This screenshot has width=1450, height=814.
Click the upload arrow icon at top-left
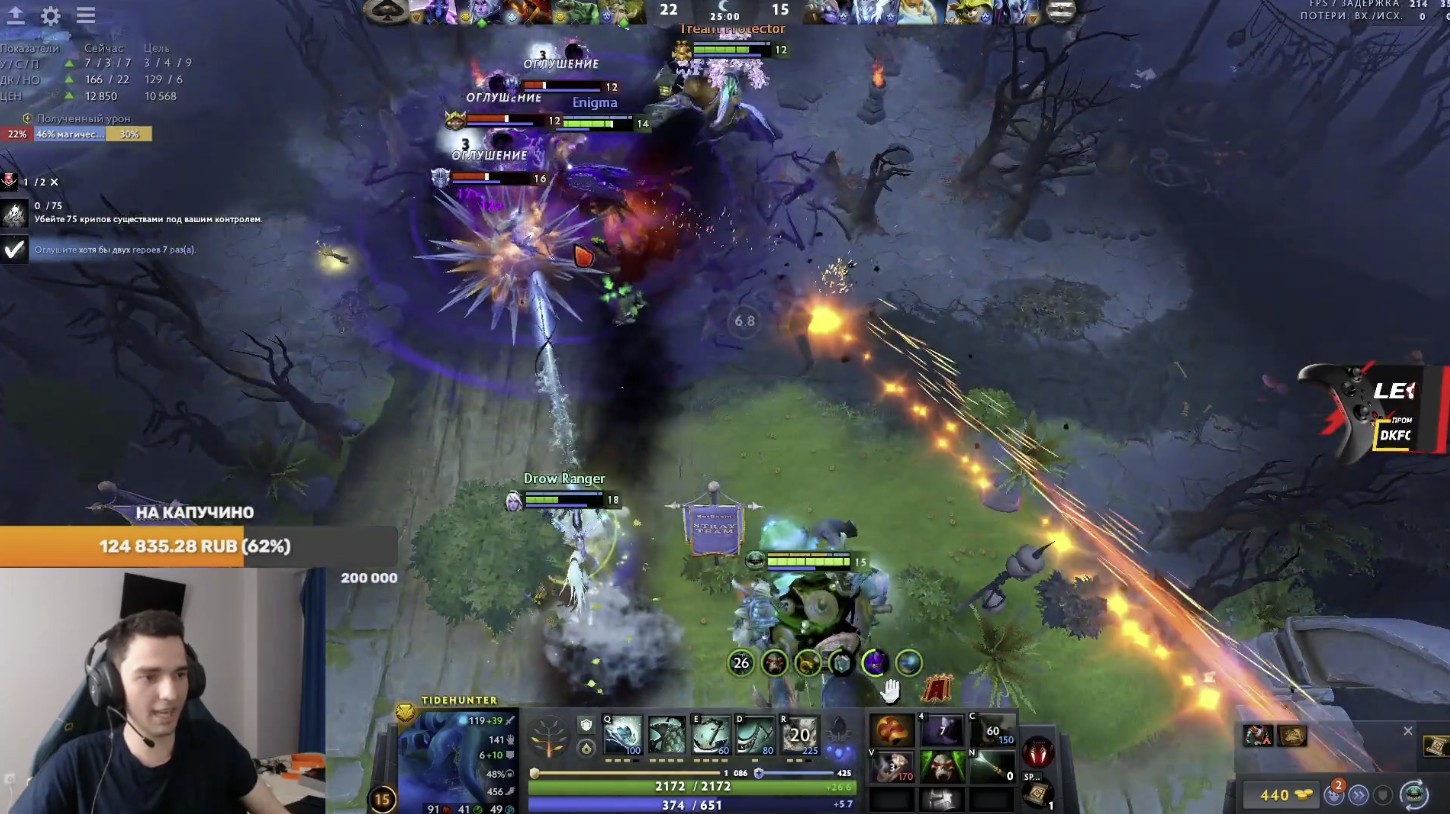click(15, 16)
